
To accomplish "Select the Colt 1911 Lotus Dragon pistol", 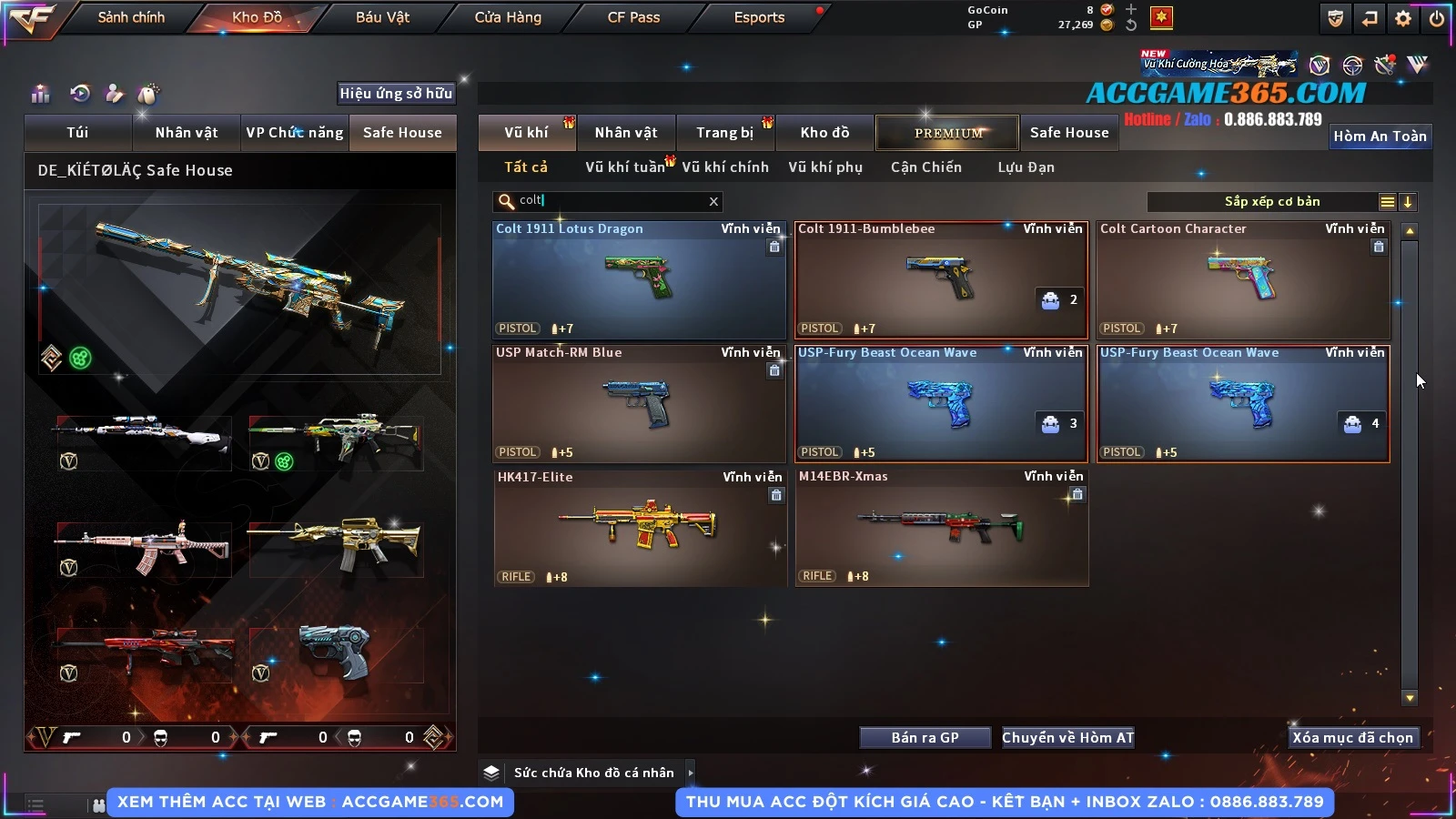I will click(x=638, y=280).
